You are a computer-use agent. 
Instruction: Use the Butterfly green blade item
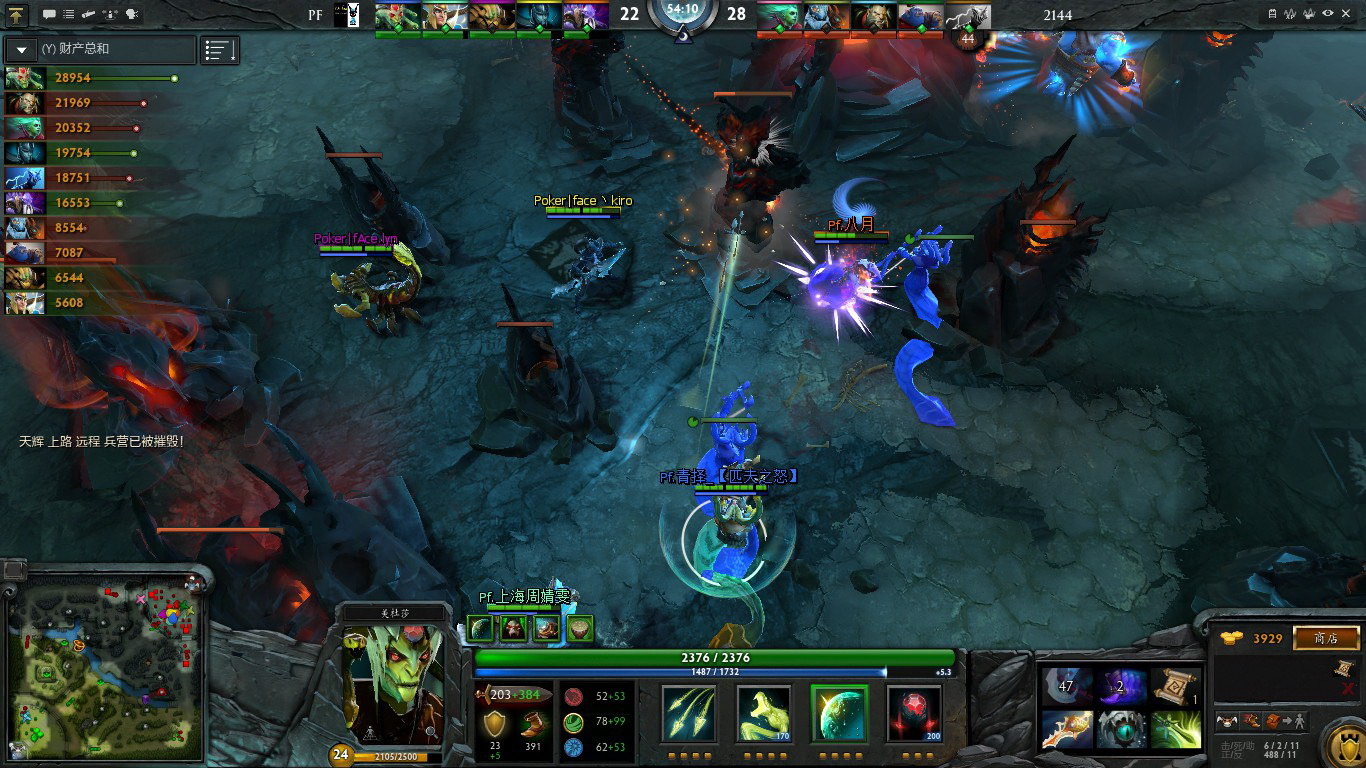click(1177, 729)
